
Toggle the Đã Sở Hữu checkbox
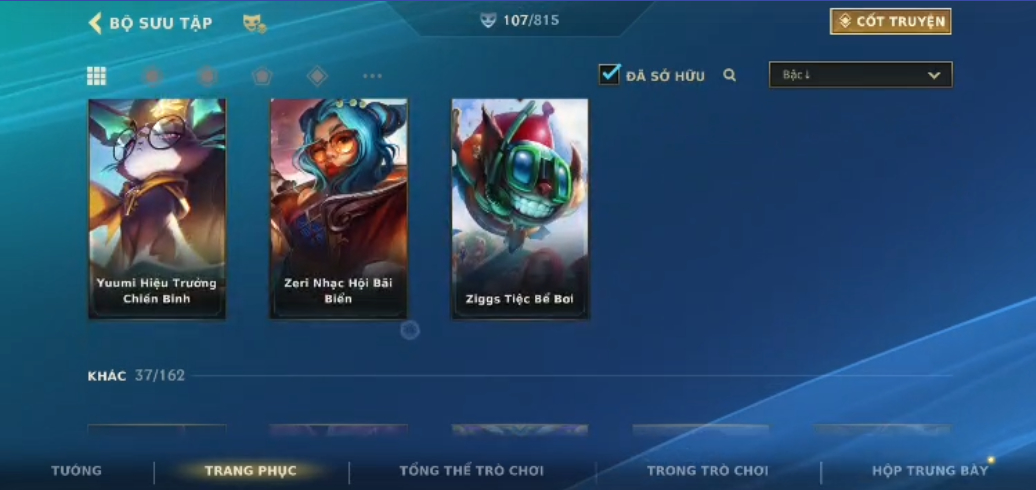point(610,75)
